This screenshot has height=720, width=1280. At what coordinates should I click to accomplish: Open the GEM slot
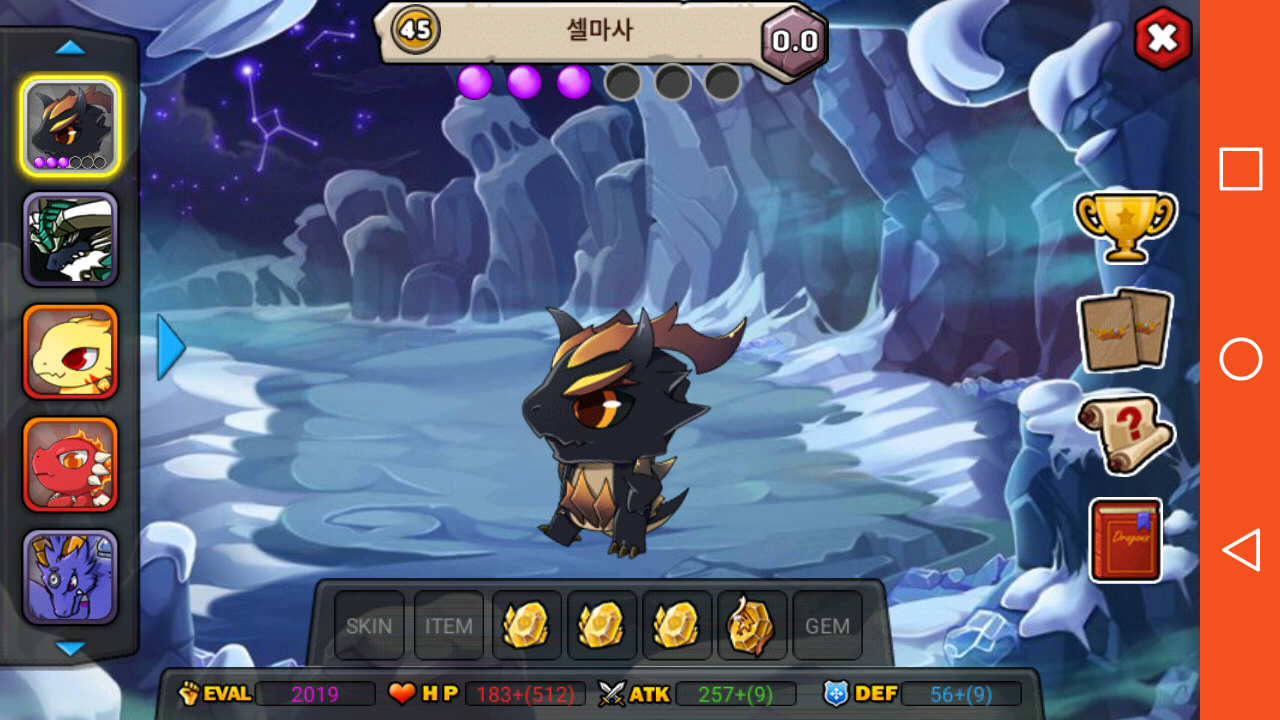pos(827,626)
